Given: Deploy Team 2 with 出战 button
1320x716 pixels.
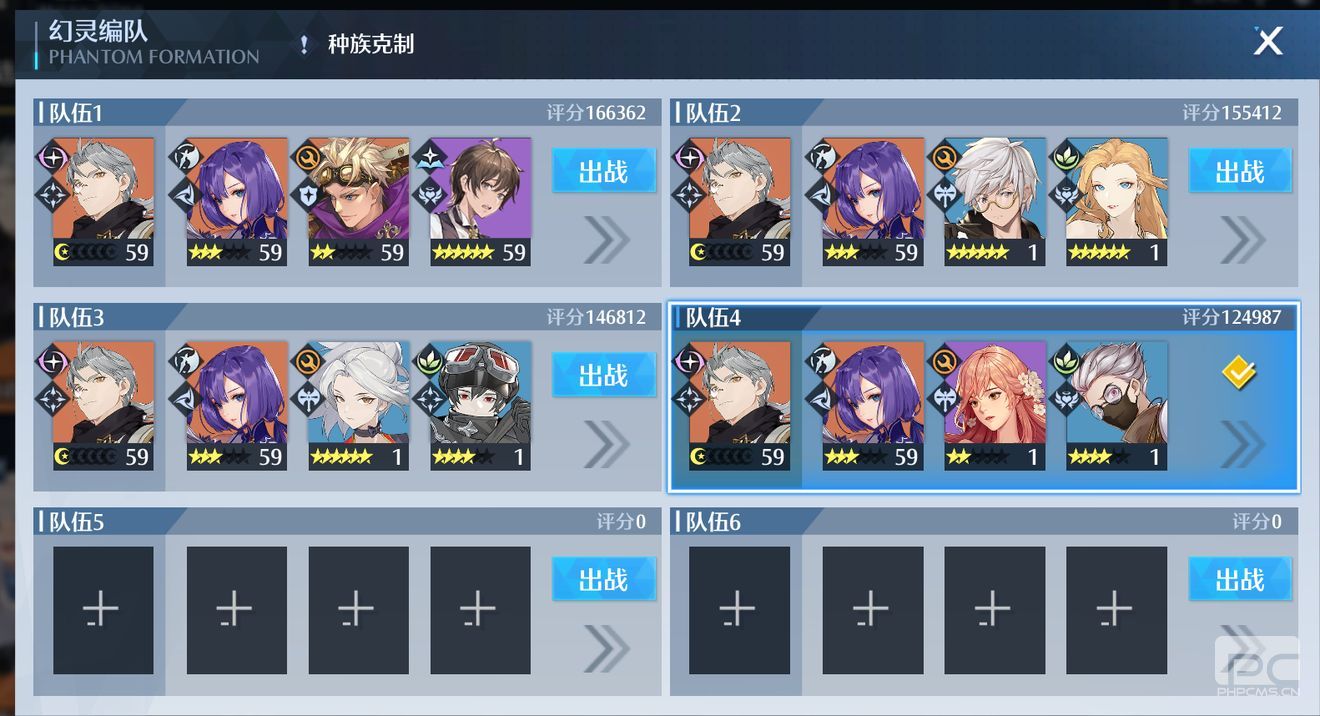Looking at the screenshot, I should point(1239,171).
